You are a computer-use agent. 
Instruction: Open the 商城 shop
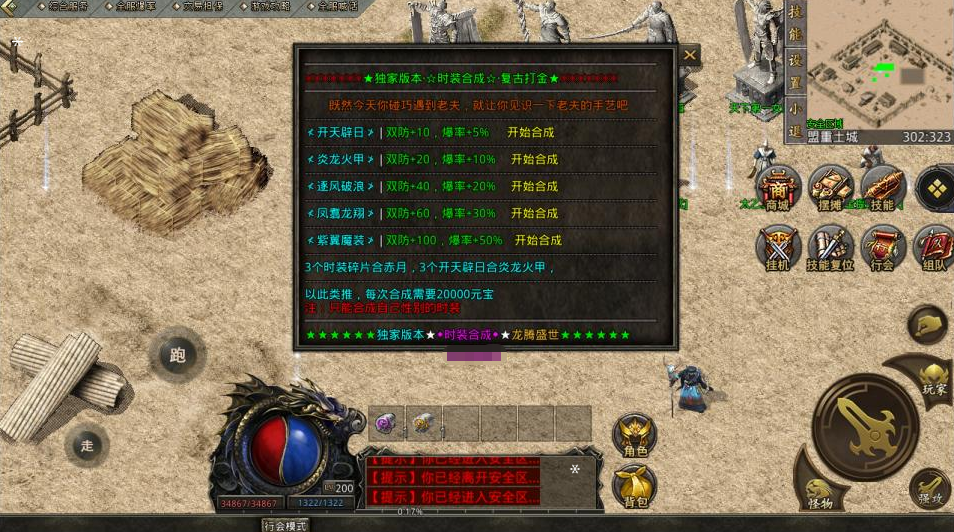[778, 188]
